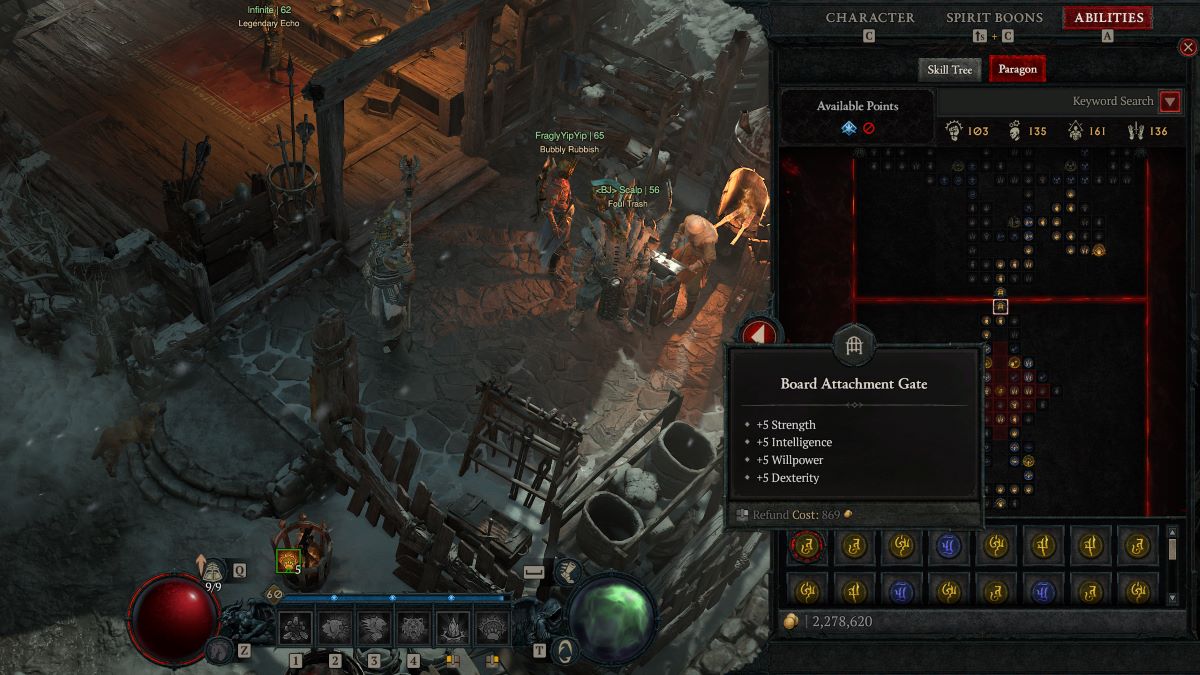
Task: Activate the skill in hotbar slot 2
Action: pos(335,627)
